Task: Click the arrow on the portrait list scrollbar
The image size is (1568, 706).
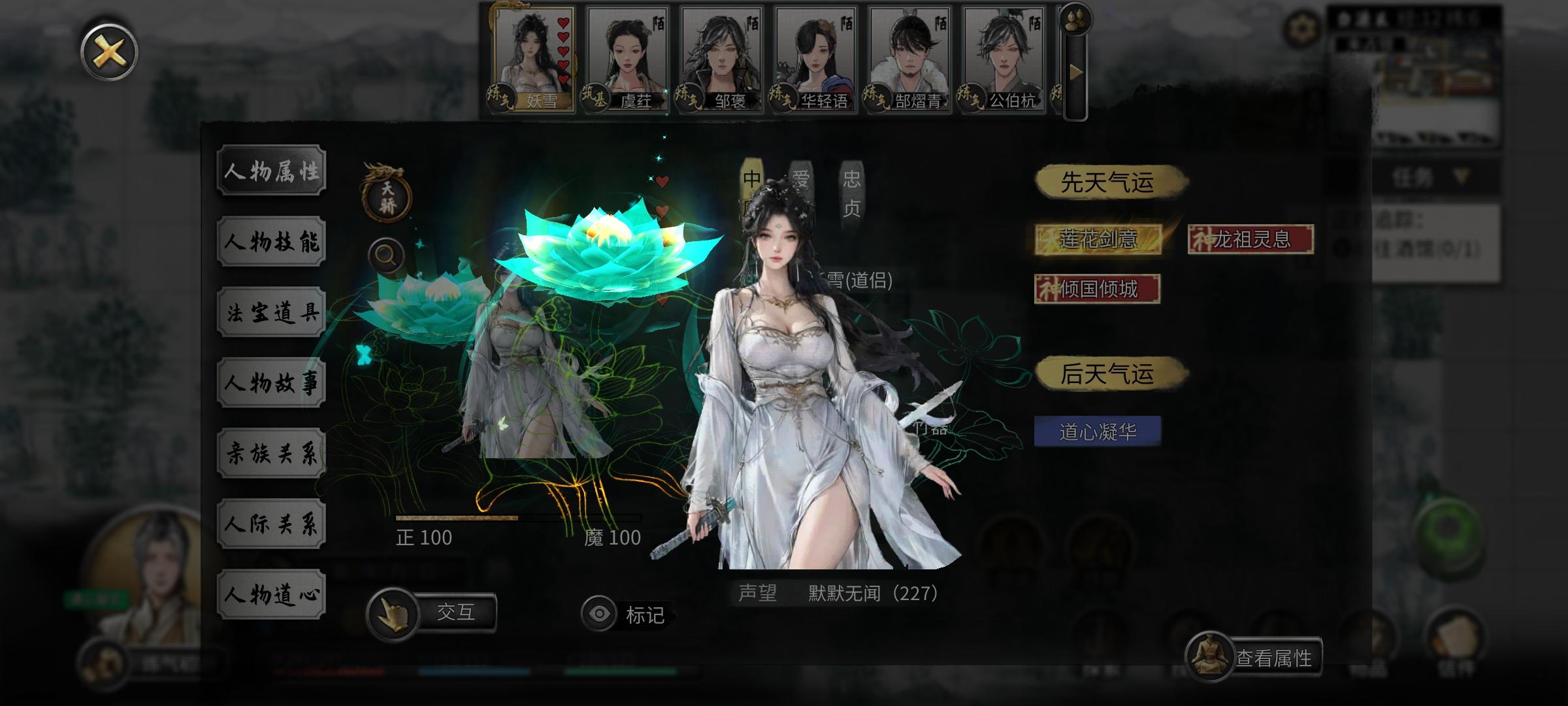Action: point(1075,72)
